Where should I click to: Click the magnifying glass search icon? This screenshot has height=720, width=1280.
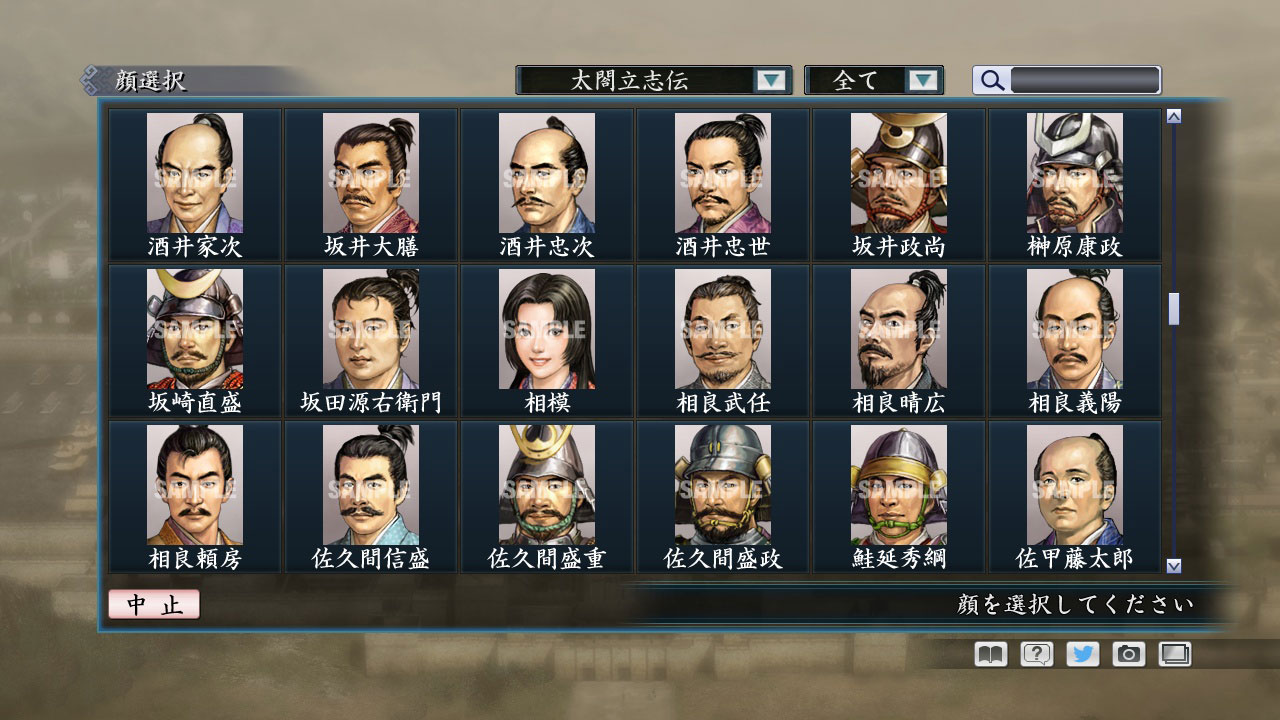(x=990, y=80)
